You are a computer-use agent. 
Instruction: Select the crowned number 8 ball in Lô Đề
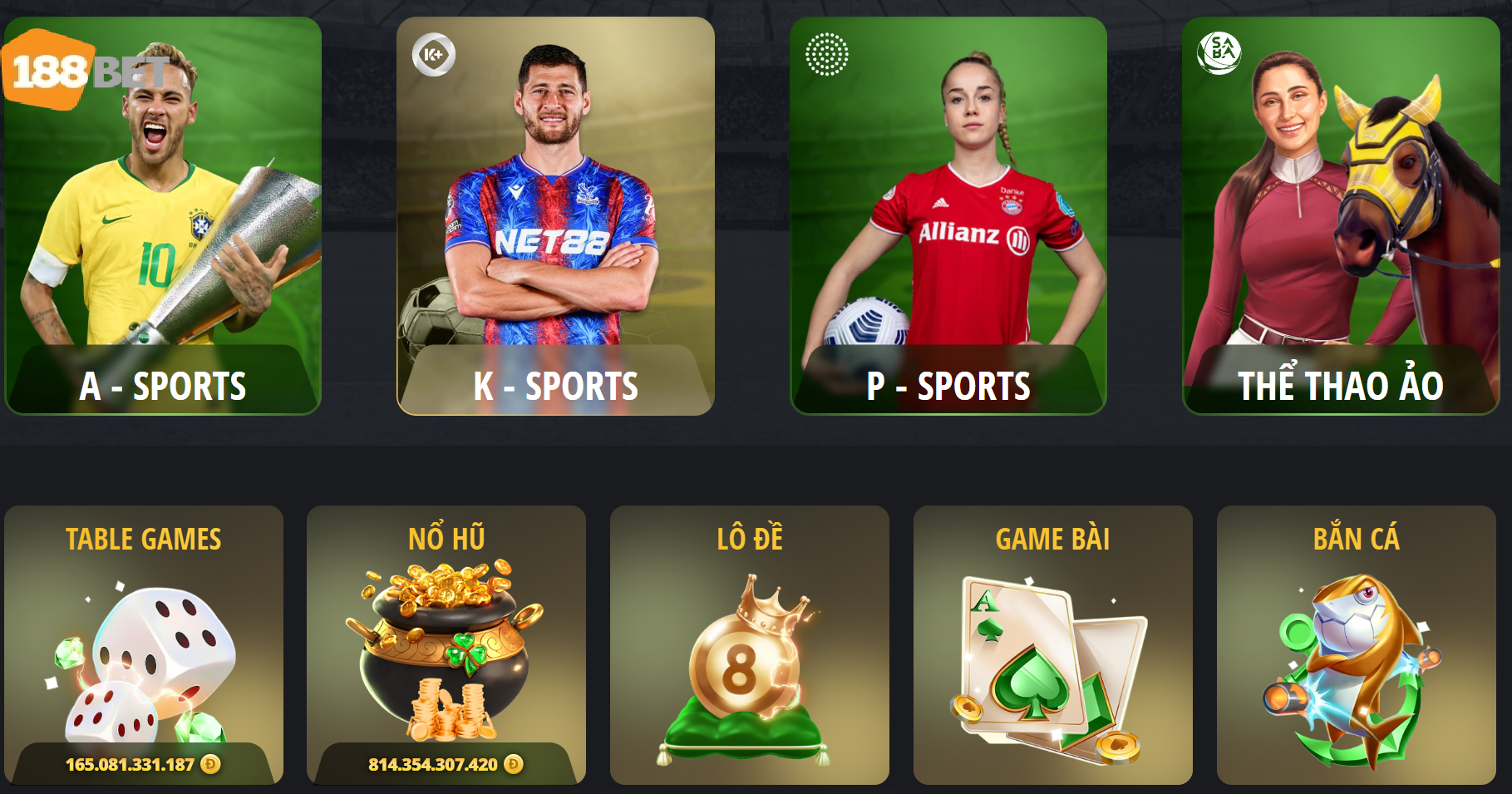(x=747, y=665)
